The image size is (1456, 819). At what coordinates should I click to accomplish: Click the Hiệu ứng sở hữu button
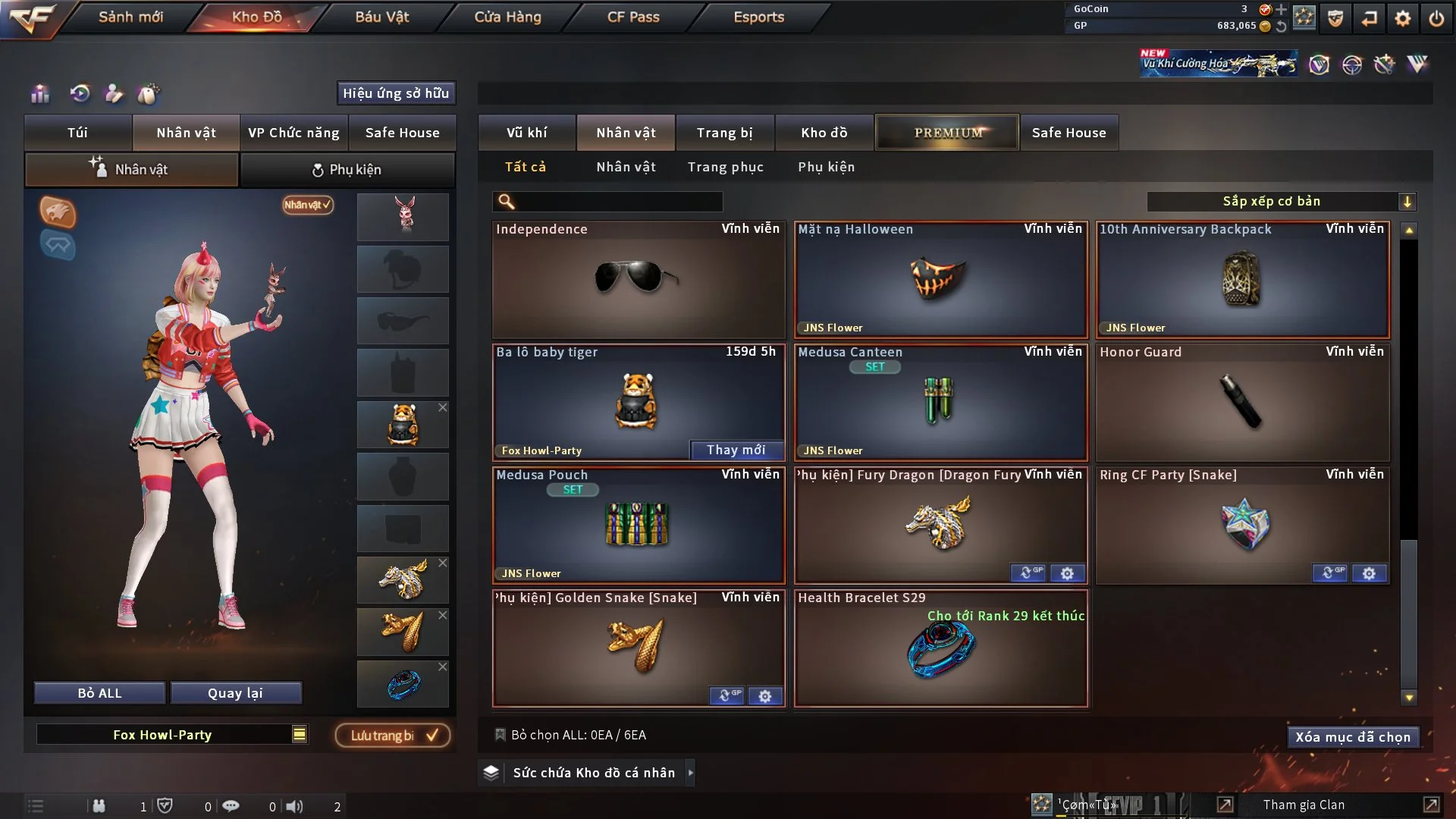(x=396, y=93)
